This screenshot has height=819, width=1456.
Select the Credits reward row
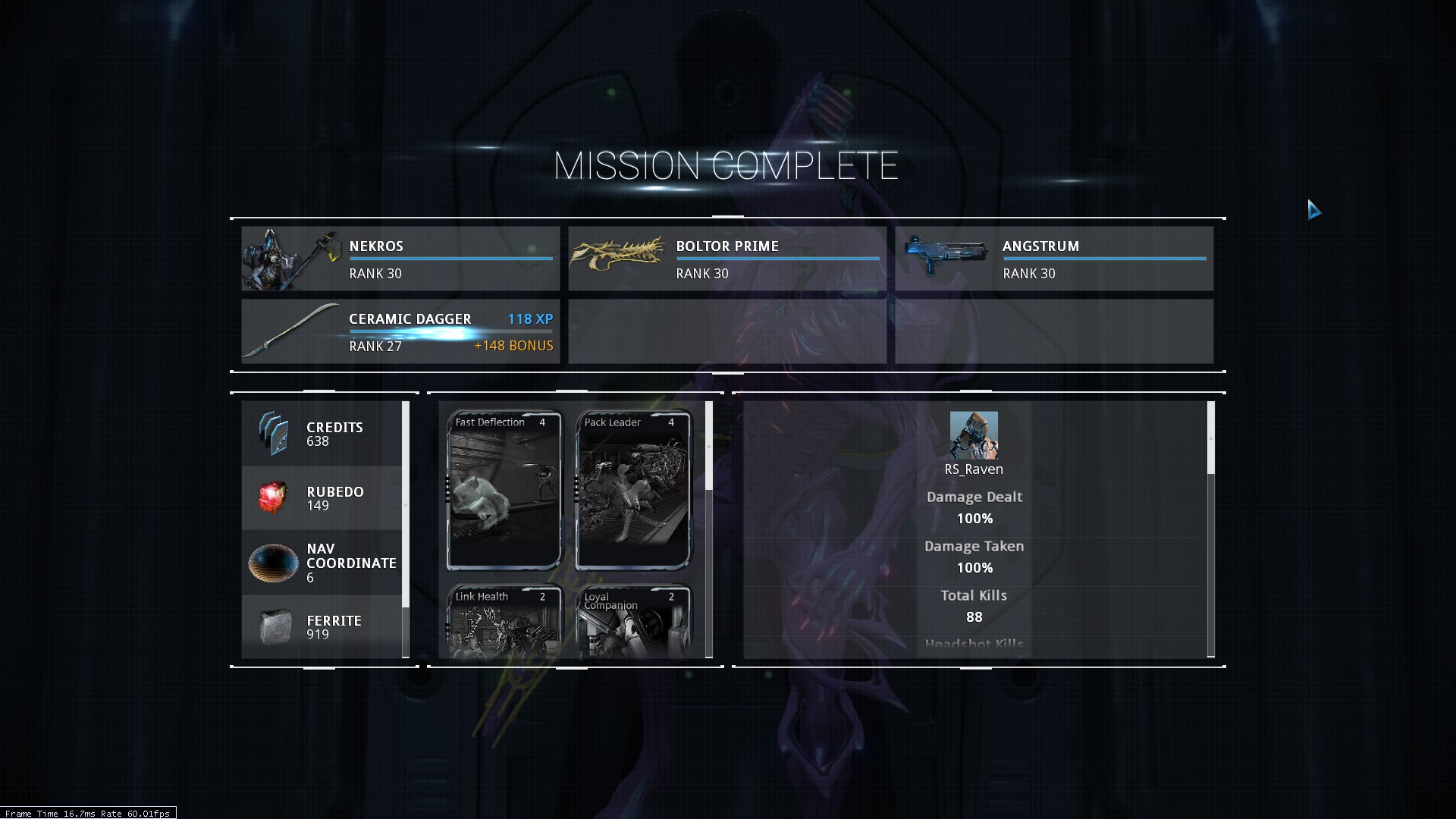pyautogui.click(x=322, y=434)
